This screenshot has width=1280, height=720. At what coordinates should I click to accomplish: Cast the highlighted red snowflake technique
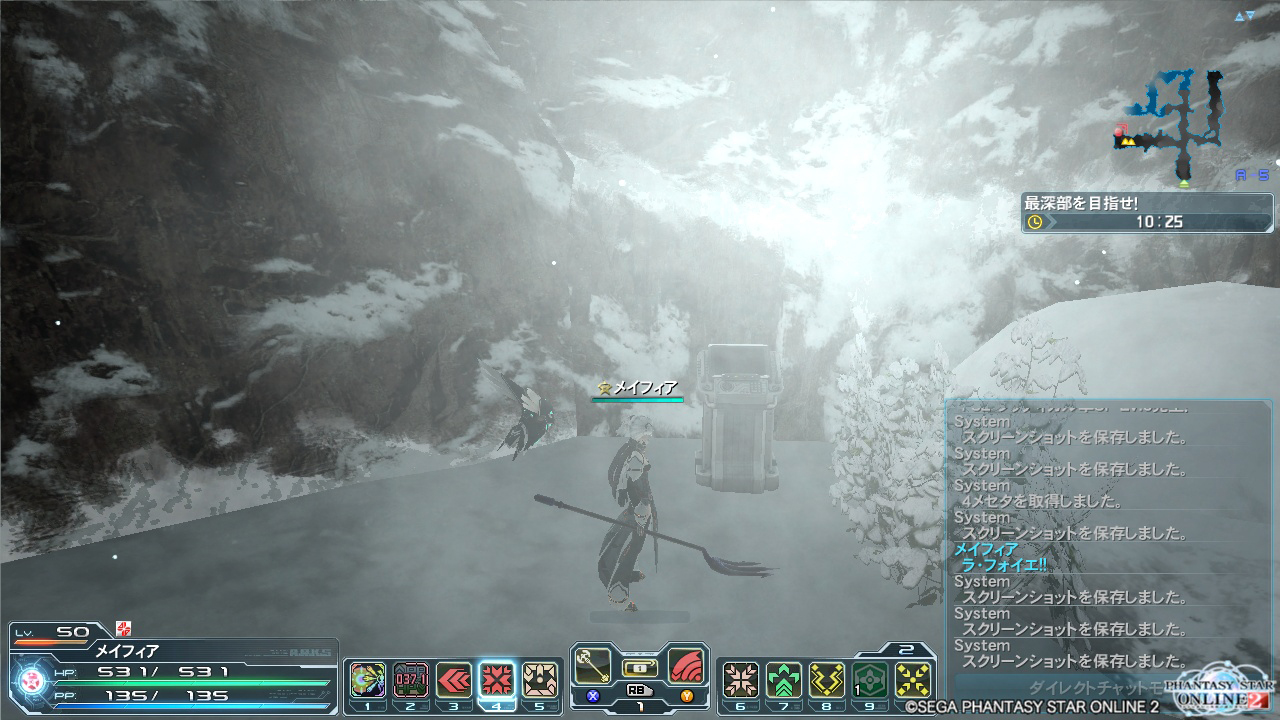coord(497,680)
